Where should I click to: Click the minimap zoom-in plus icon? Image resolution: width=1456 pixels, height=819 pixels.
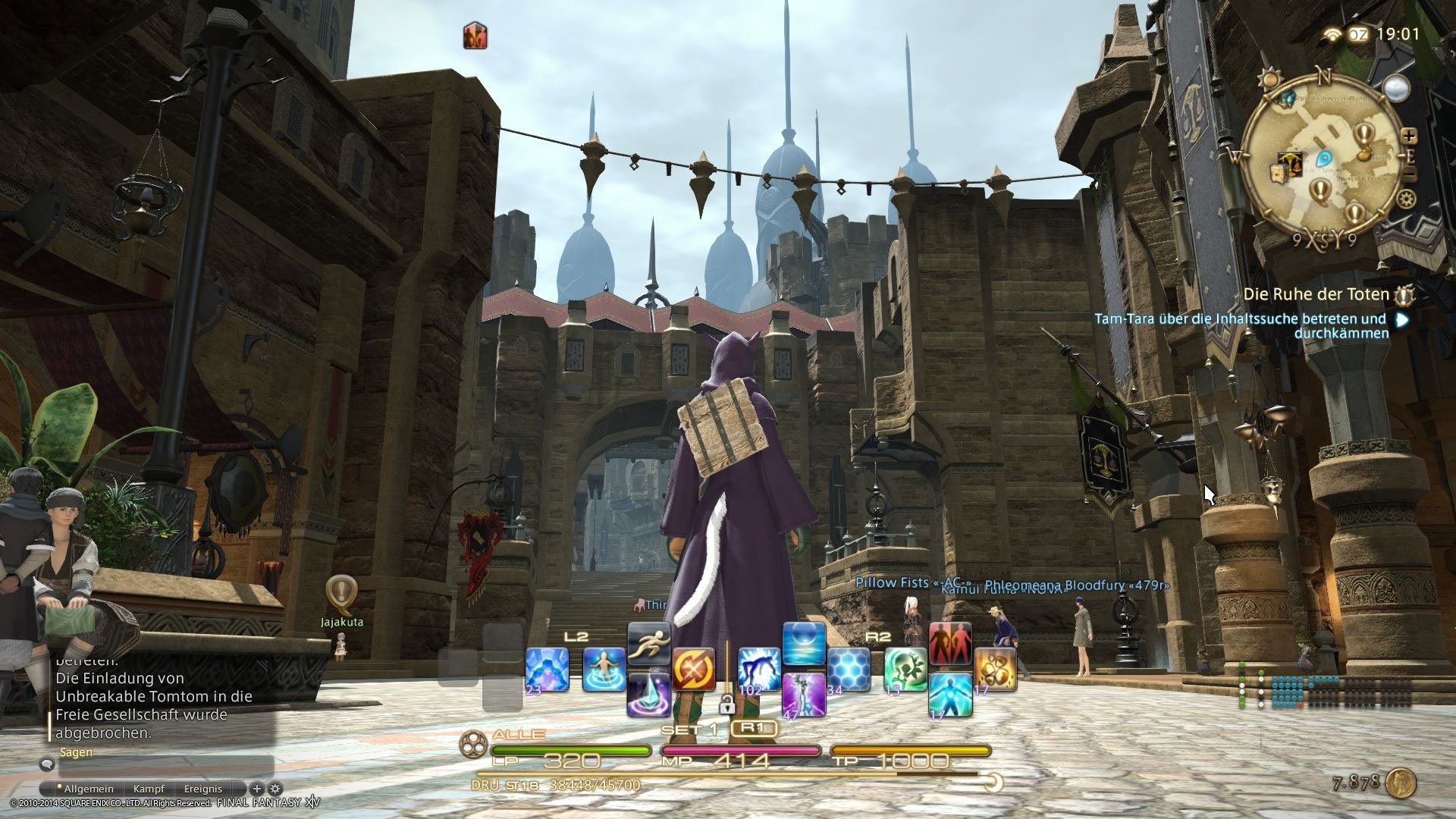tap(1410, 136)
